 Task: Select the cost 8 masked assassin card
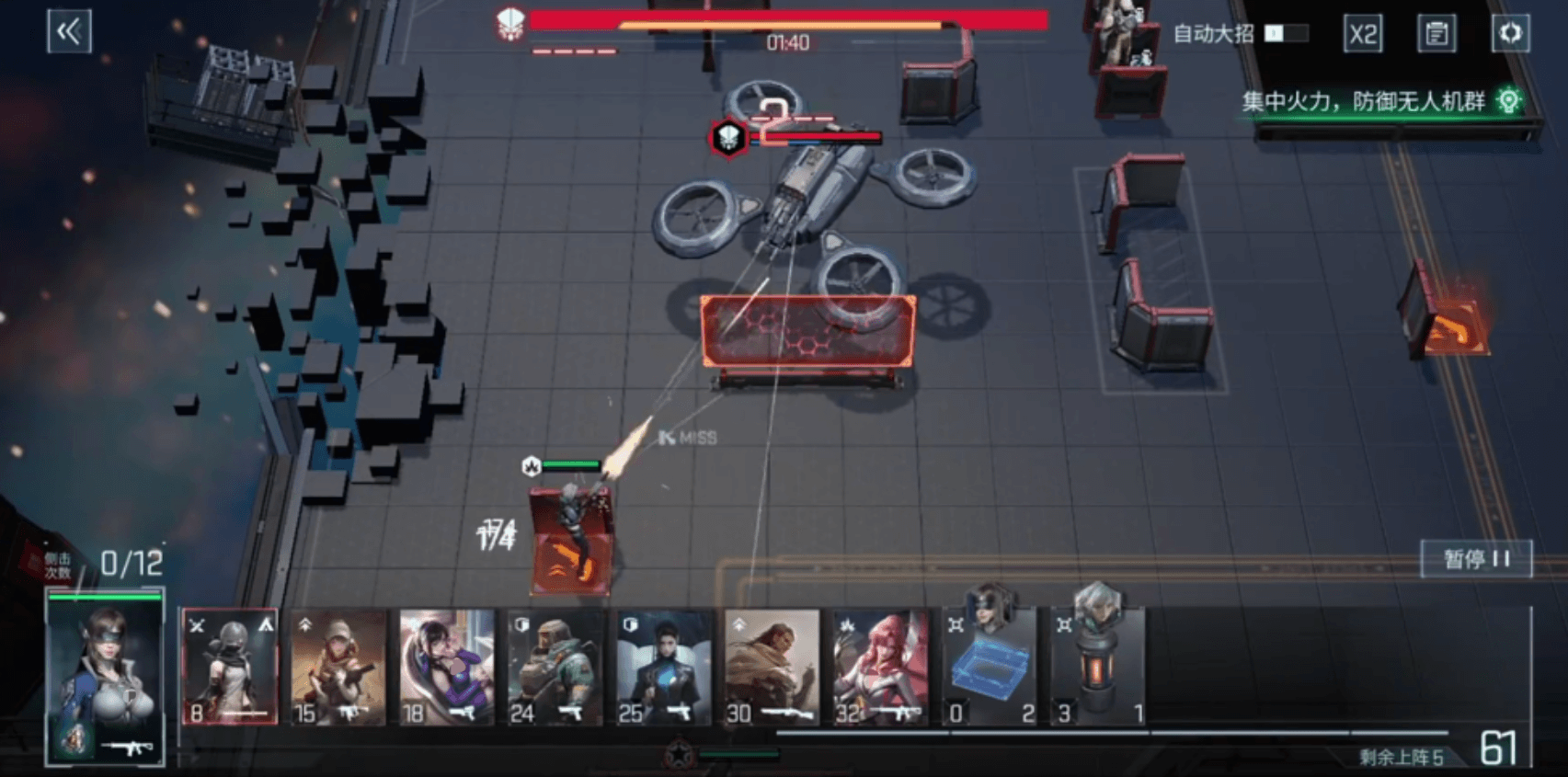(230, 668)
